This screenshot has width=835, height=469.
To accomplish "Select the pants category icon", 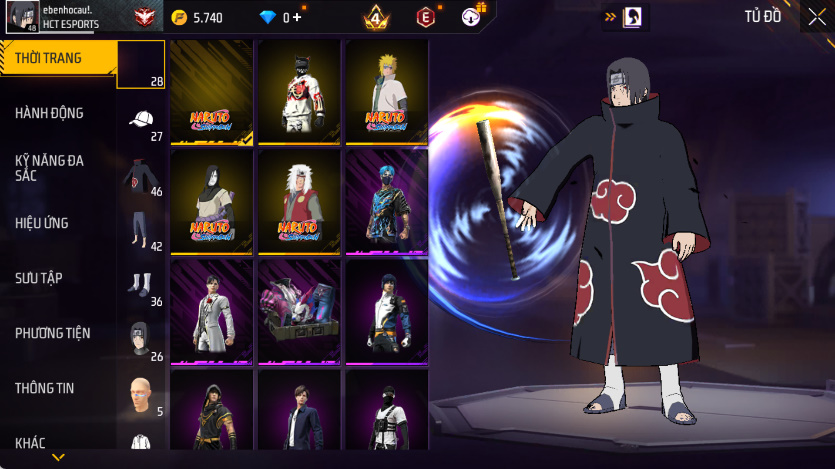I will (141, 229).
